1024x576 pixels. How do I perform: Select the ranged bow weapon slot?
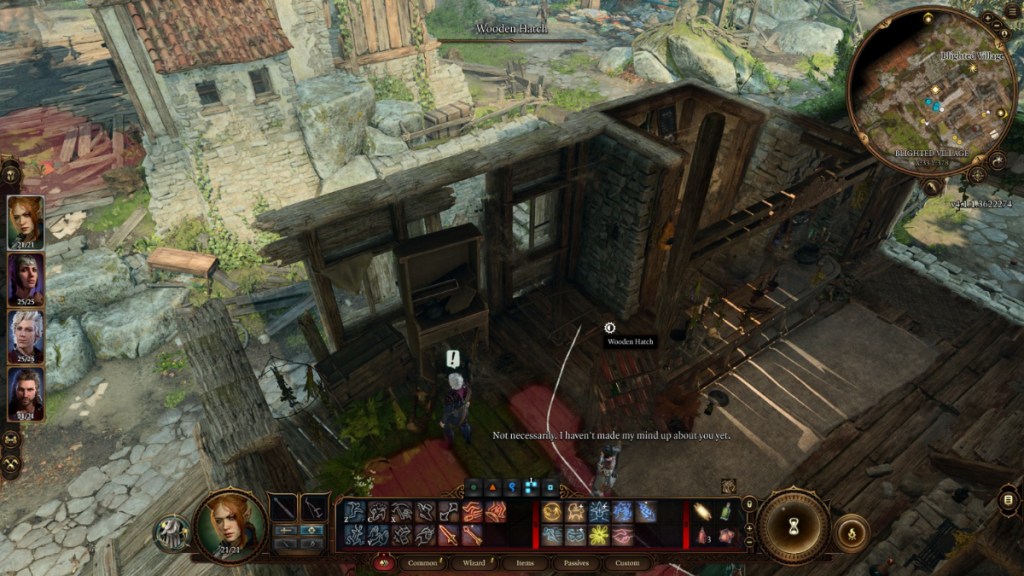[x=315, y=508]
